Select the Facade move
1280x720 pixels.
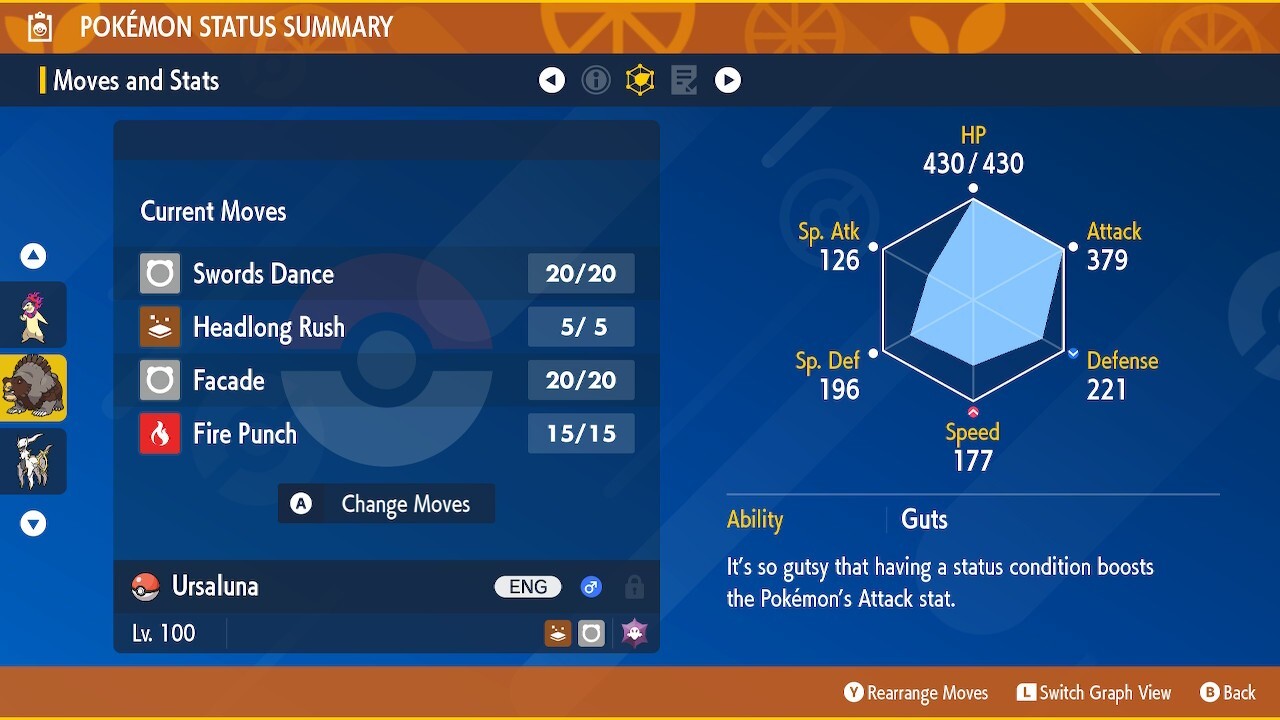pos(386,380)
